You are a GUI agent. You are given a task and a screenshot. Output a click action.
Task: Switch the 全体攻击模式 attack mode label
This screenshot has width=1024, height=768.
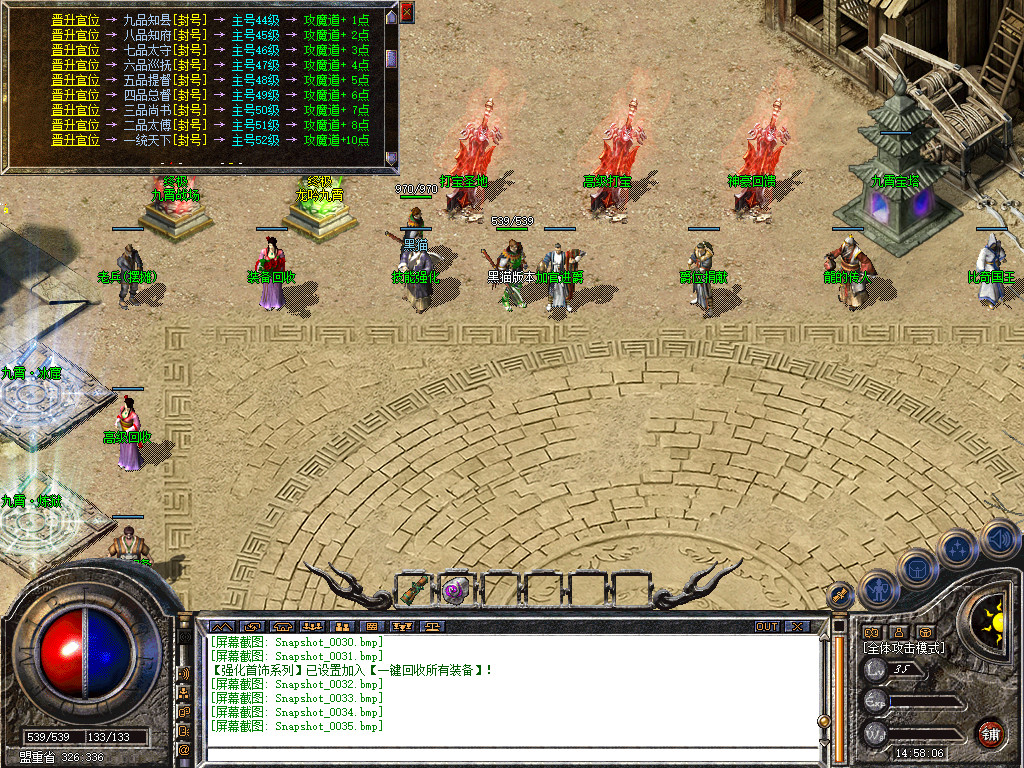pos(904,648)
